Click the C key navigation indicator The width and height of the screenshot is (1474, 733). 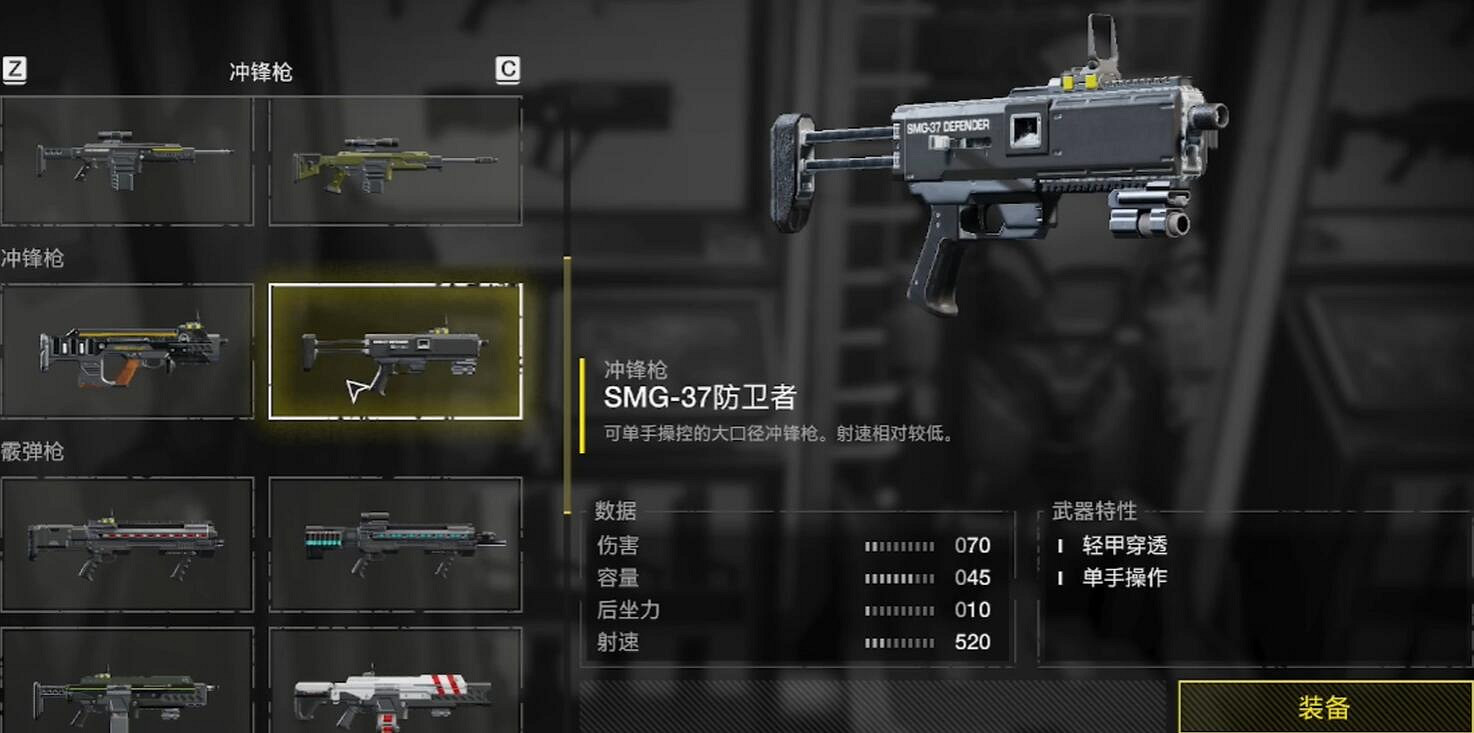[508, 68]
